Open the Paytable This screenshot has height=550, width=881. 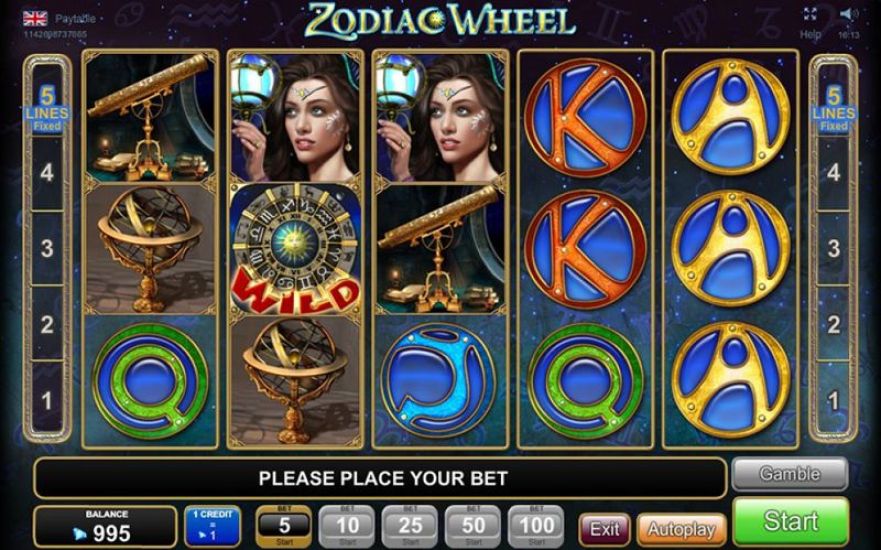(74, 17)
